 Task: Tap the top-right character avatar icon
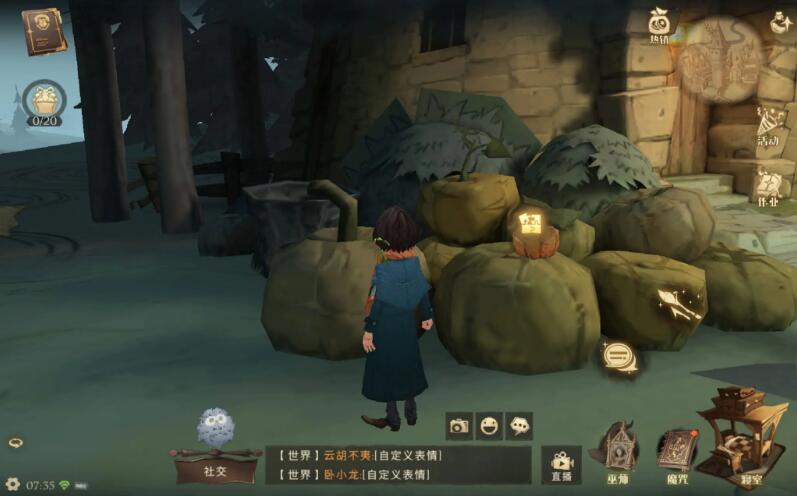coord(782,20)
